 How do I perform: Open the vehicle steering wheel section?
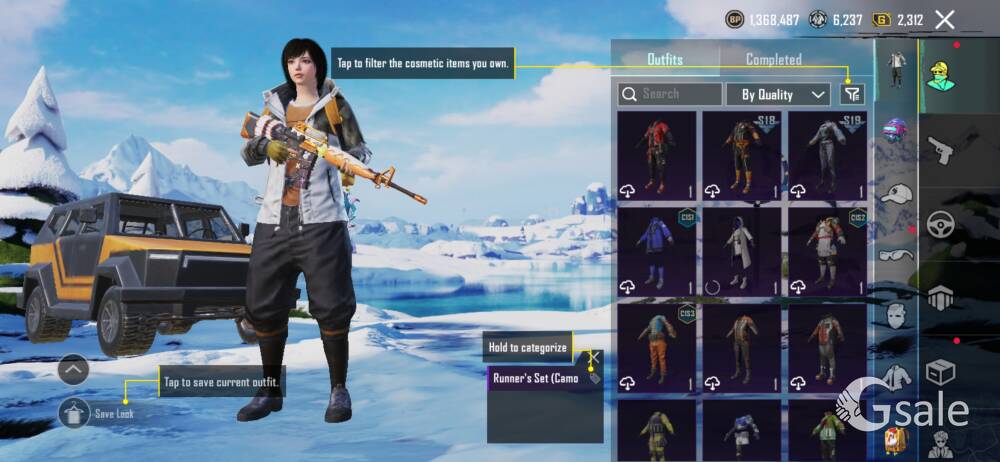tap(940, 224)
